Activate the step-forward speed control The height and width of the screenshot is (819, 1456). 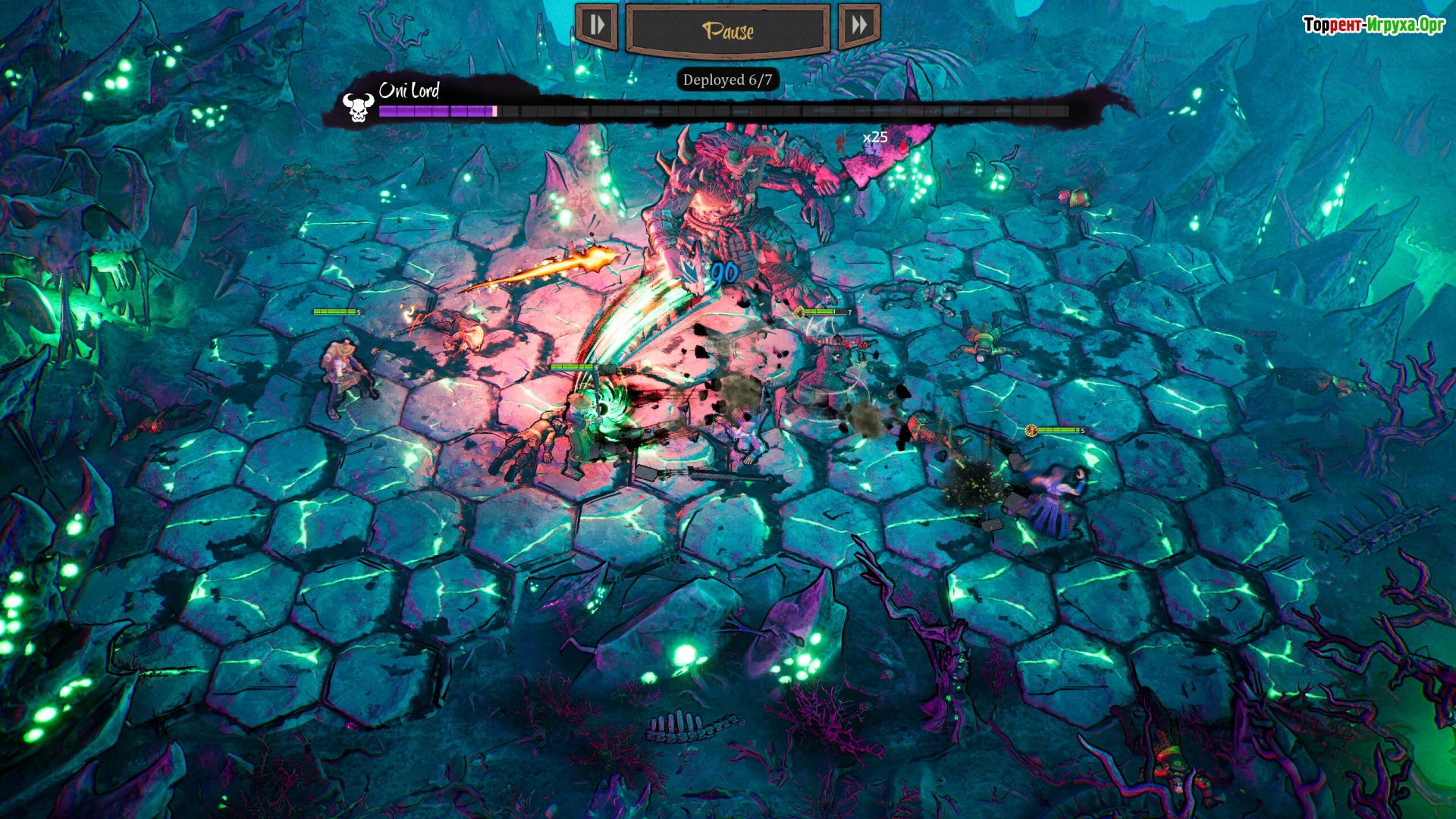point(597,26)
